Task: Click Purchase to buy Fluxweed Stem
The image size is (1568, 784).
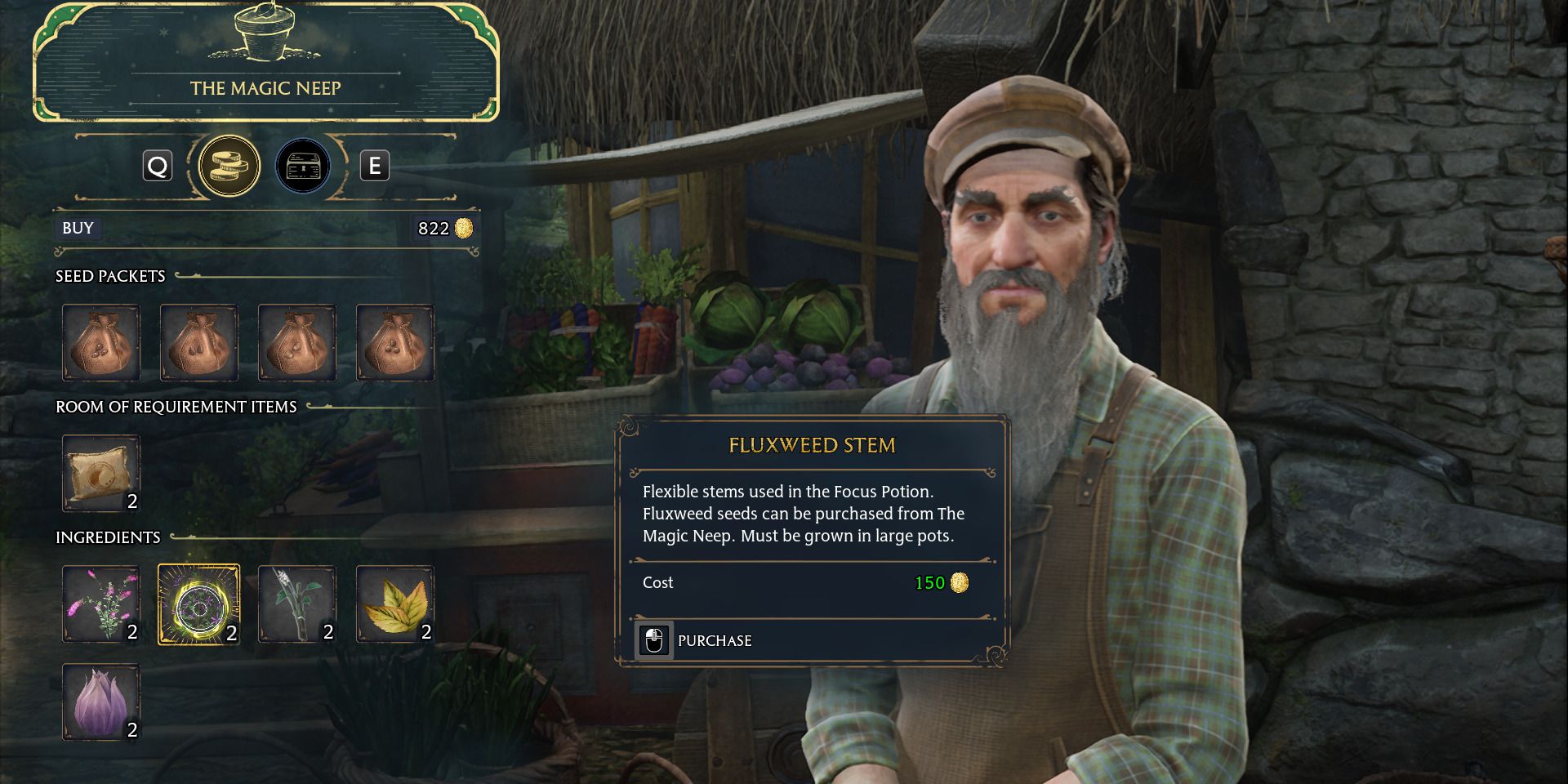Action: 714,640
